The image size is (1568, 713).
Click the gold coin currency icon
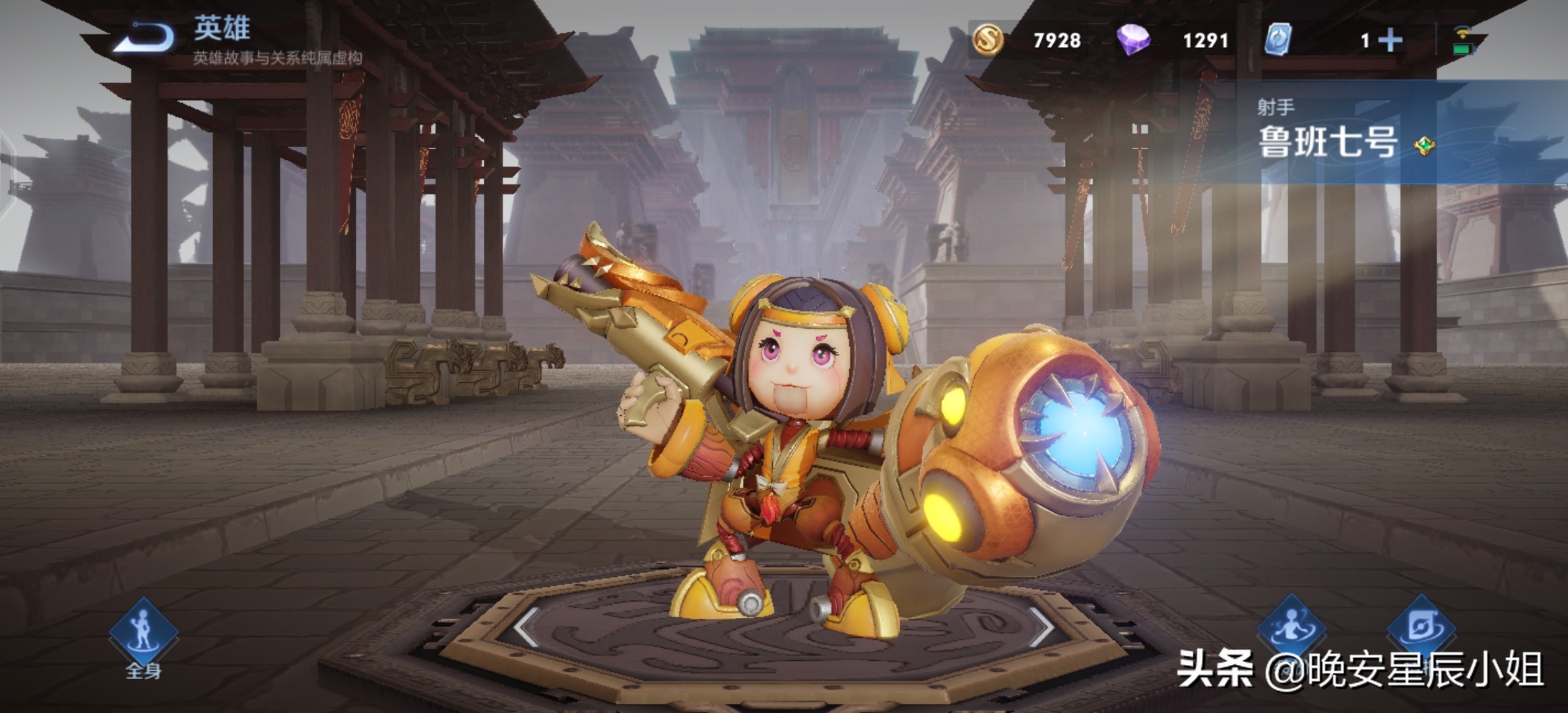[988, 40]
